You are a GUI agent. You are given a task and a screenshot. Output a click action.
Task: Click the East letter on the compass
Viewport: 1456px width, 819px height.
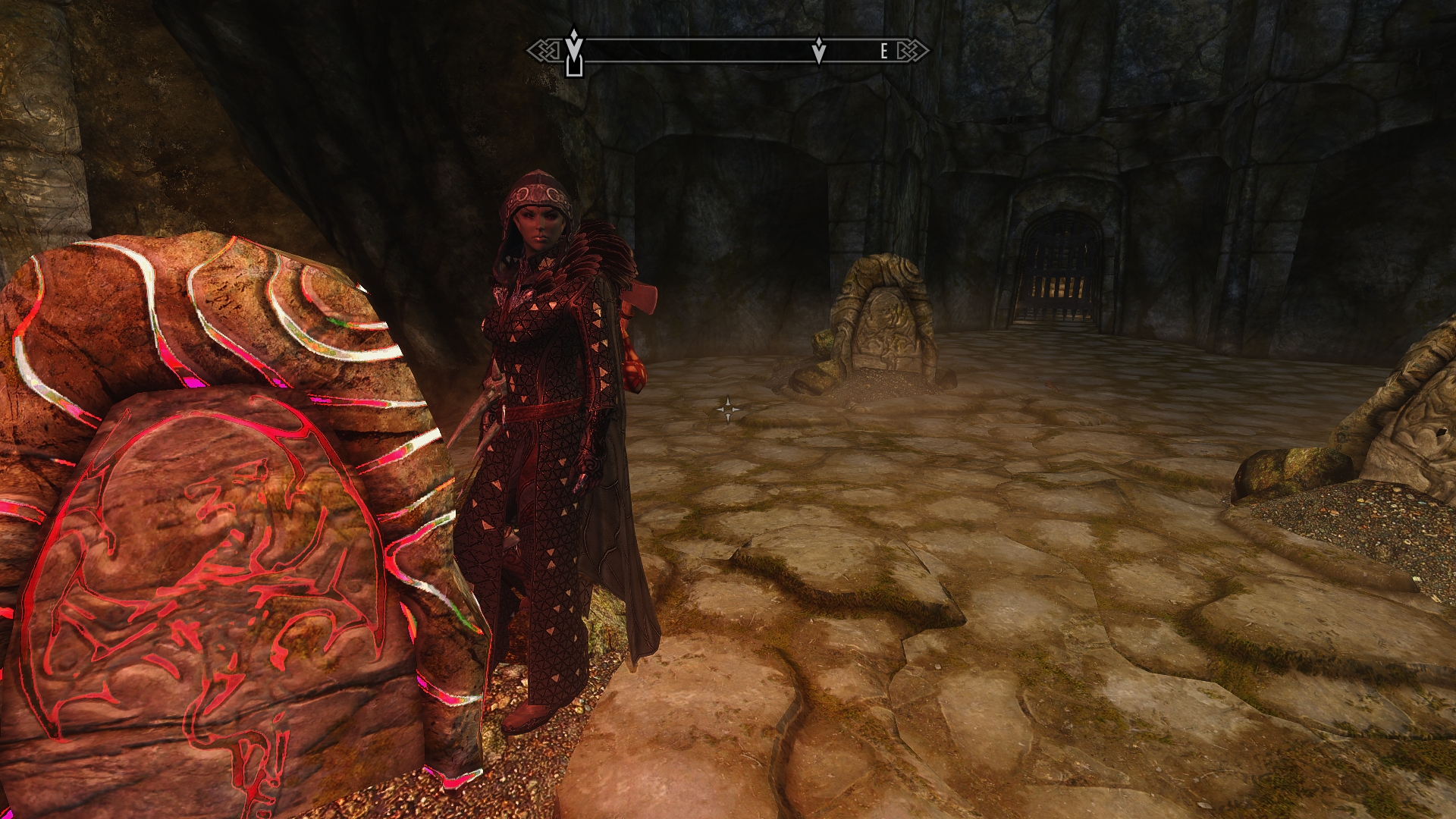883,52
